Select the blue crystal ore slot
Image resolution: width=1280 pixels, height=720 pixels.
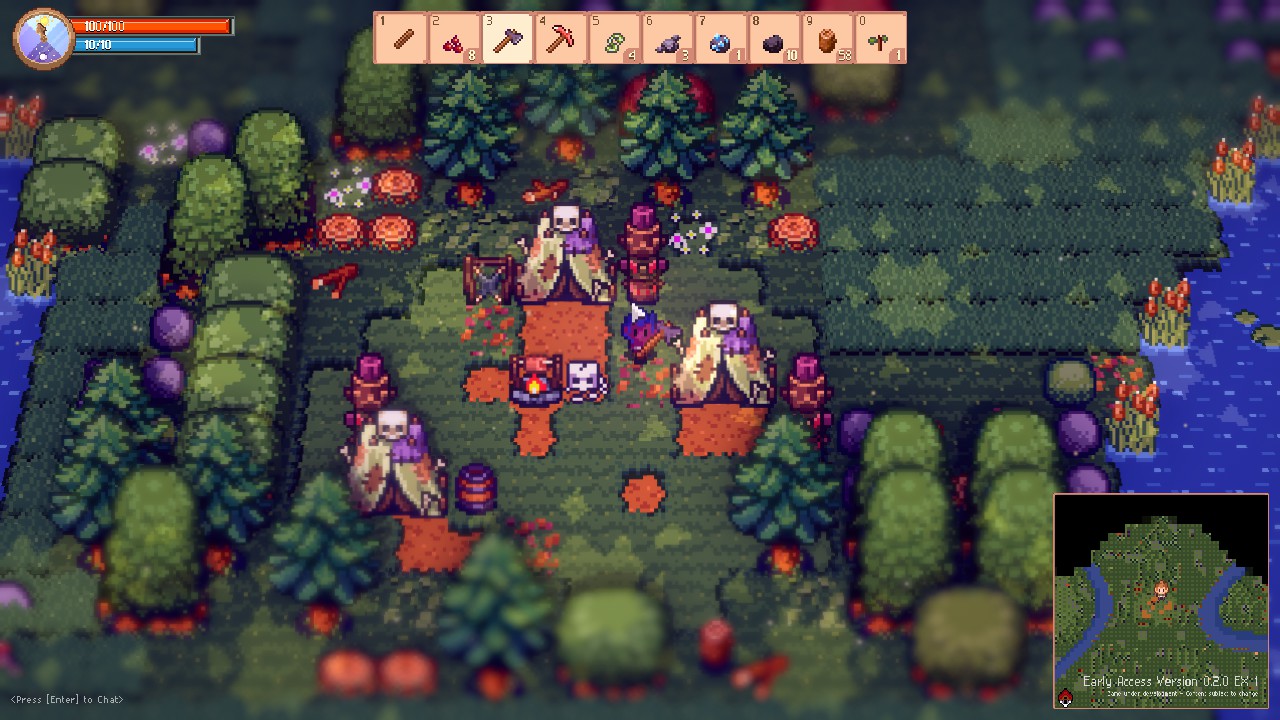(720, 39)
